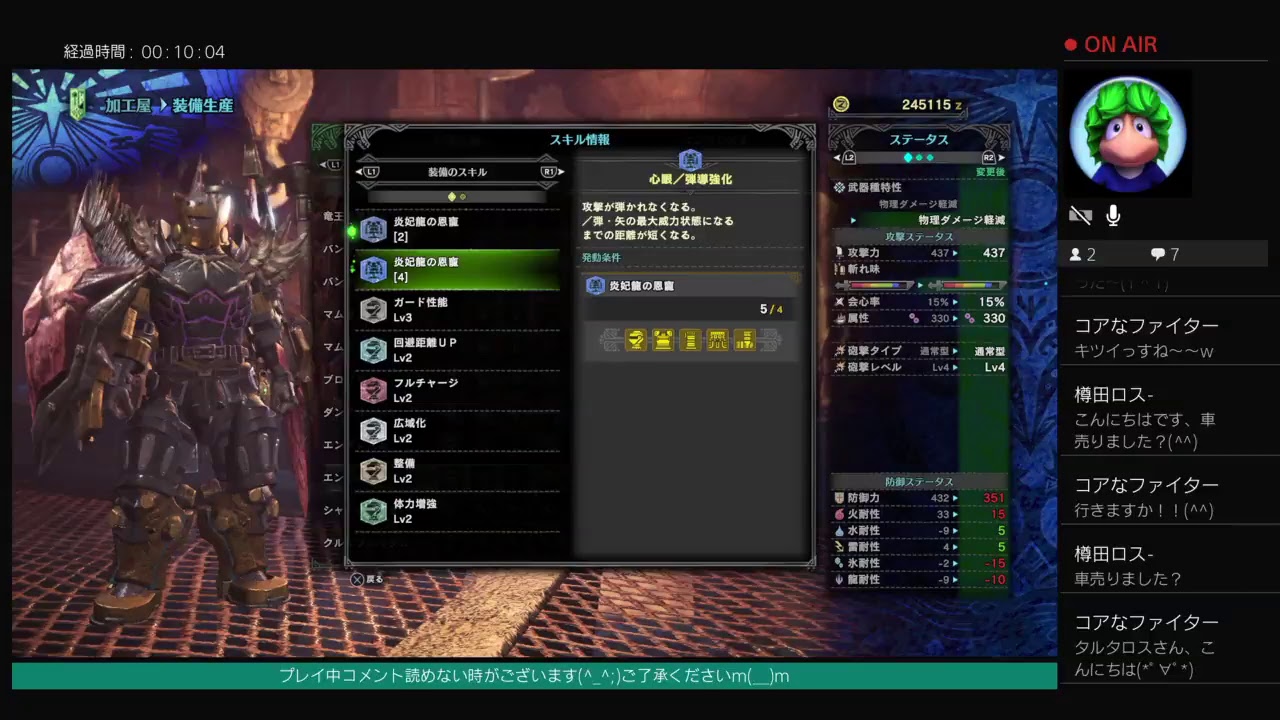Select the 体力増強 skill icon
1280x720 pixels.
(373, 511)
